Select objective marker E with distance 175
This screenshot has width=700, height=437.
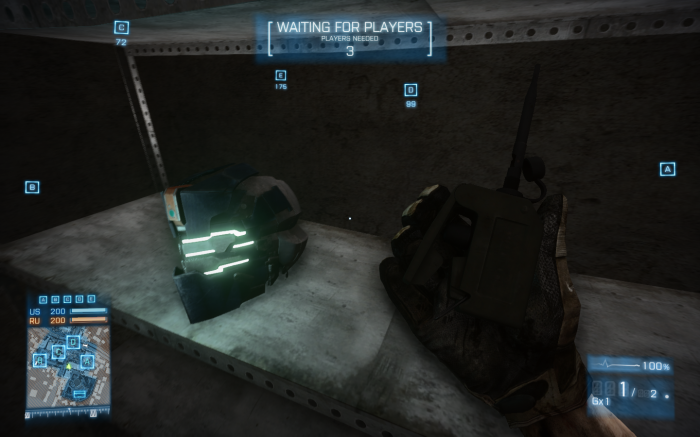tap(280, 75)
